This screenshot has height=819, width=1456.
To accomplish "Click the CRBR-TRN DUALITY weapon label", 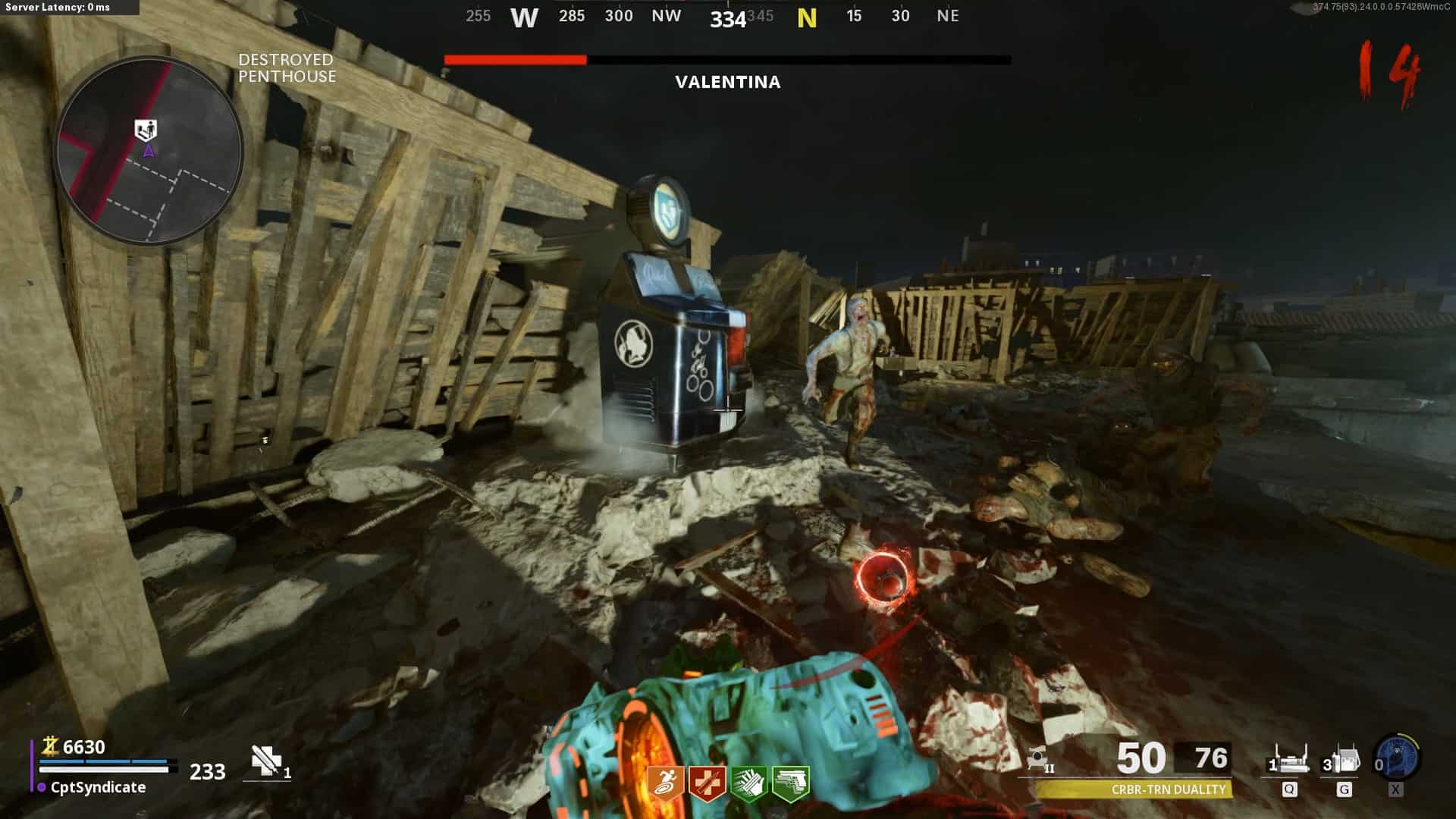I will (1168, 789).
